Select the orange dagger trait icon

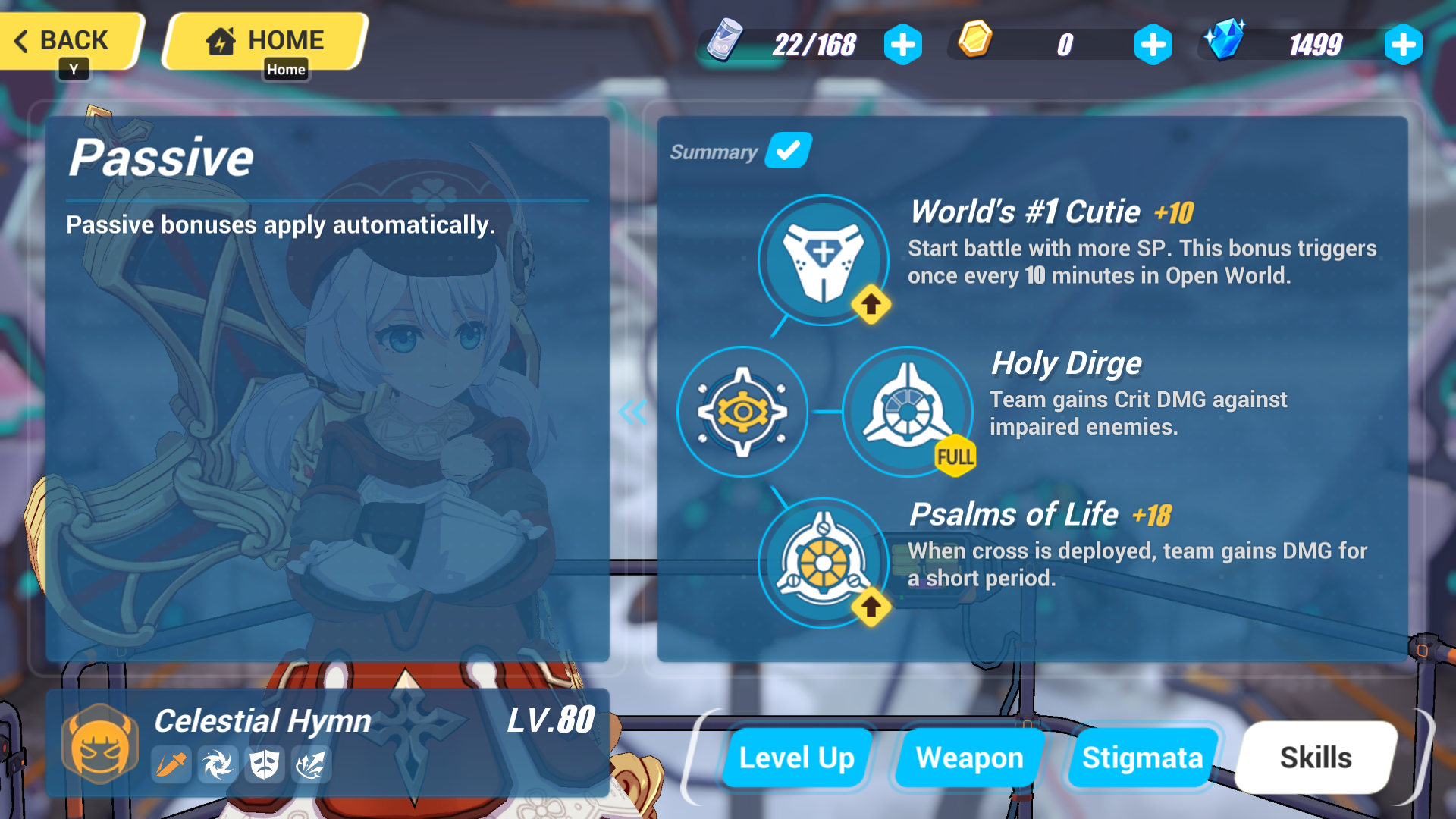point(172,765)
